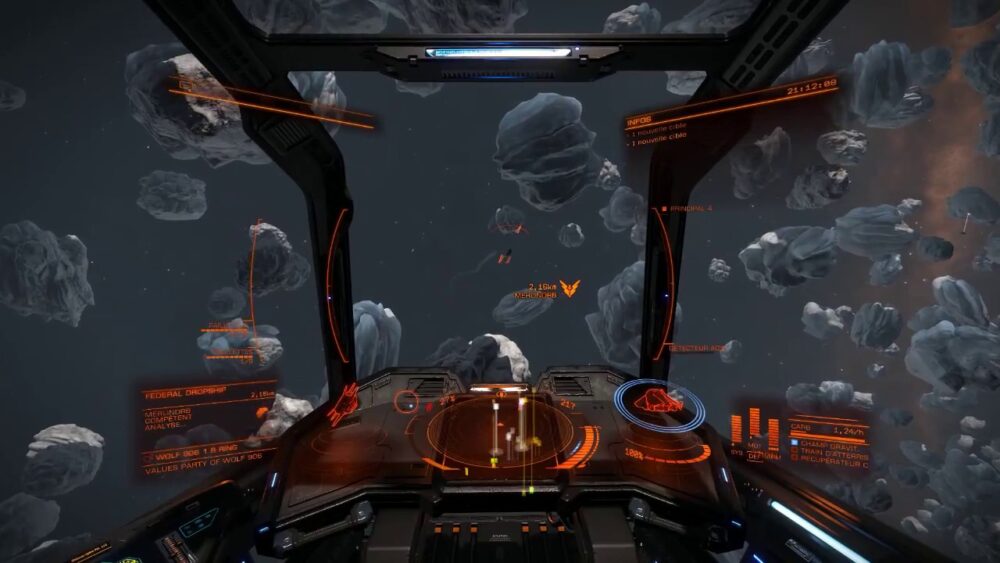Choose the SYS power distributor bar

click(737, 430)
